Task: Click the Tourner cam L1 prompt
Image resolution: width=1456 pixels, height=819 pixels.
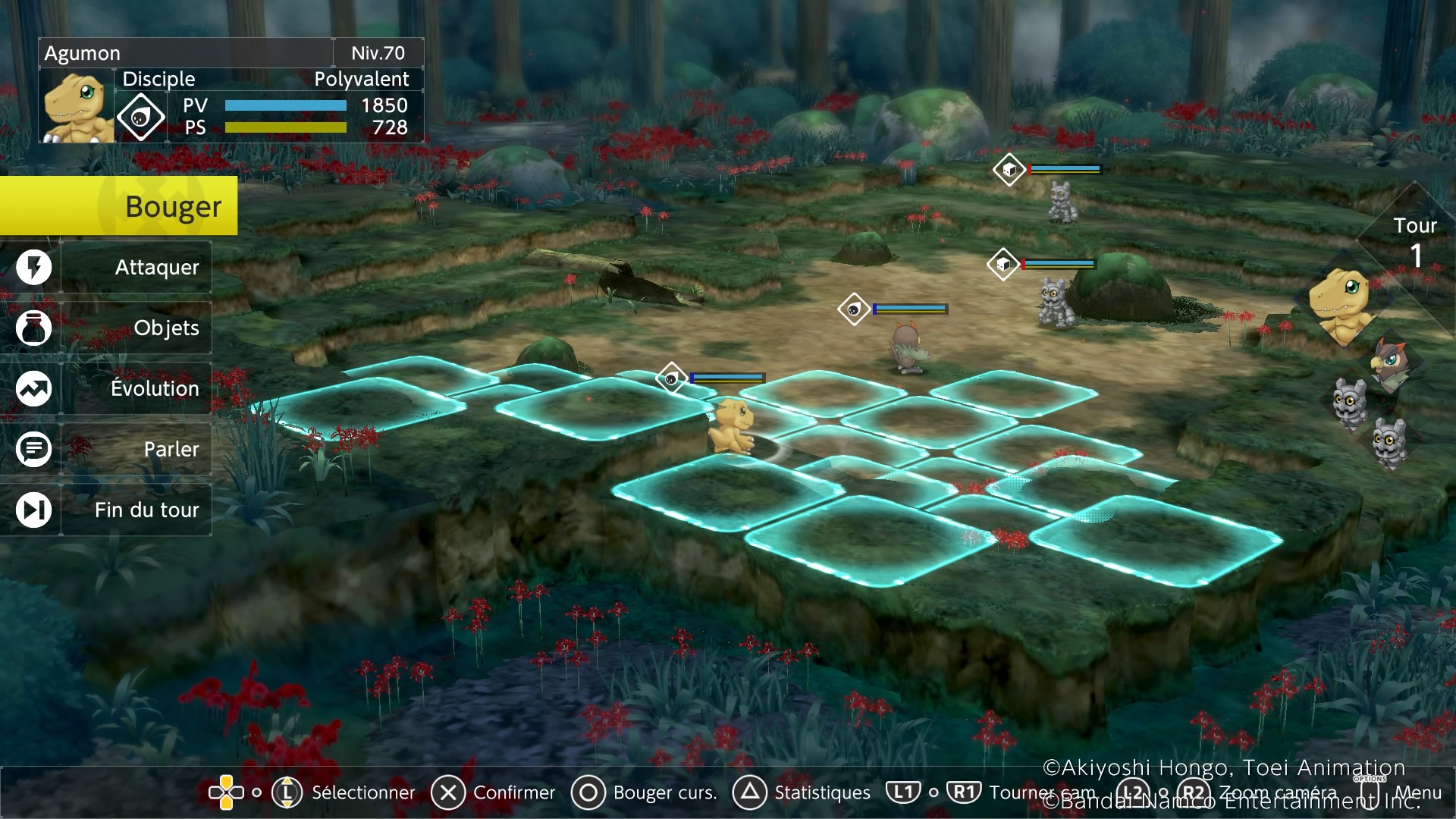Action: (x=902, y=793)
